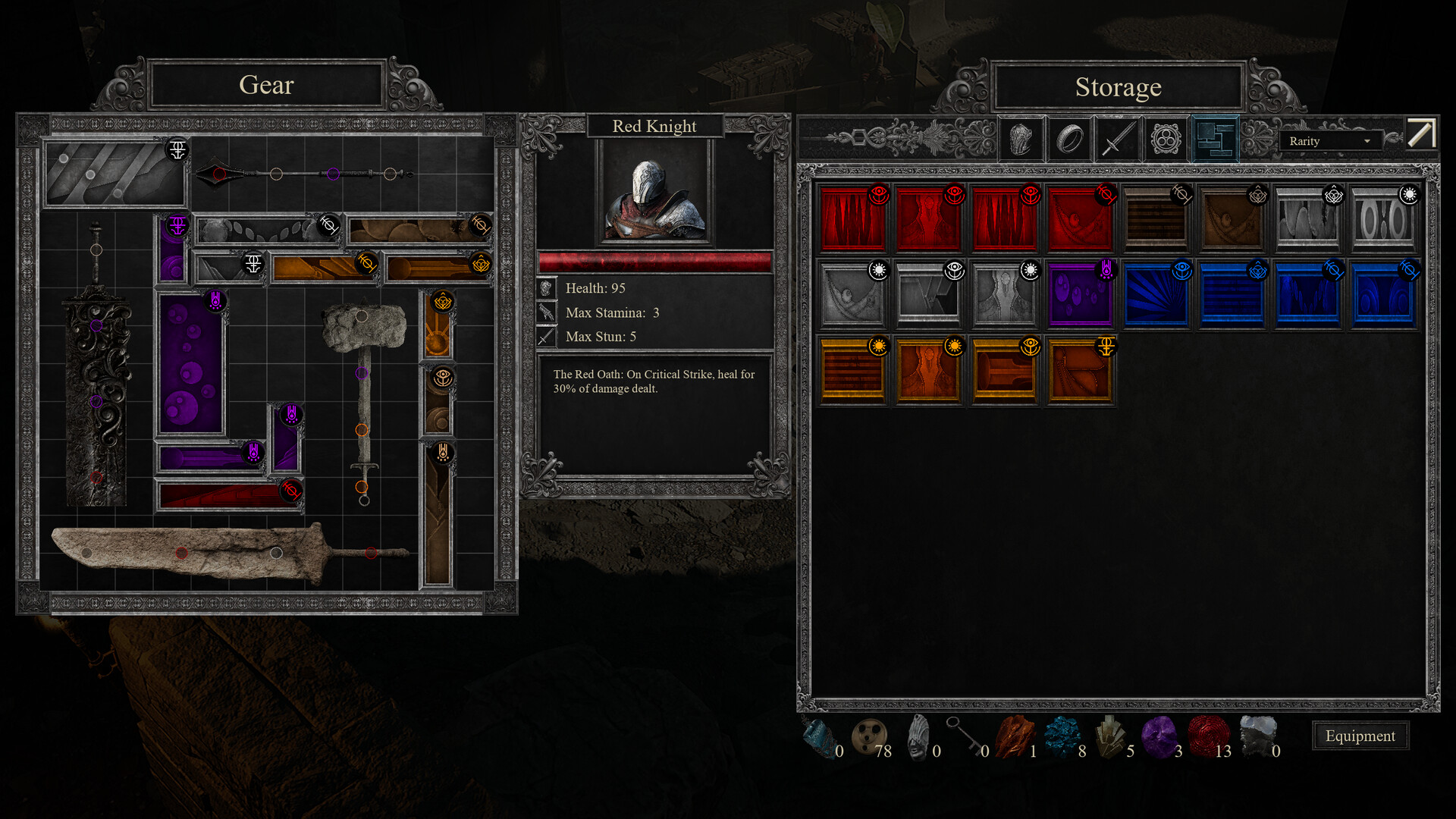Open the Equipment button

1360,736
